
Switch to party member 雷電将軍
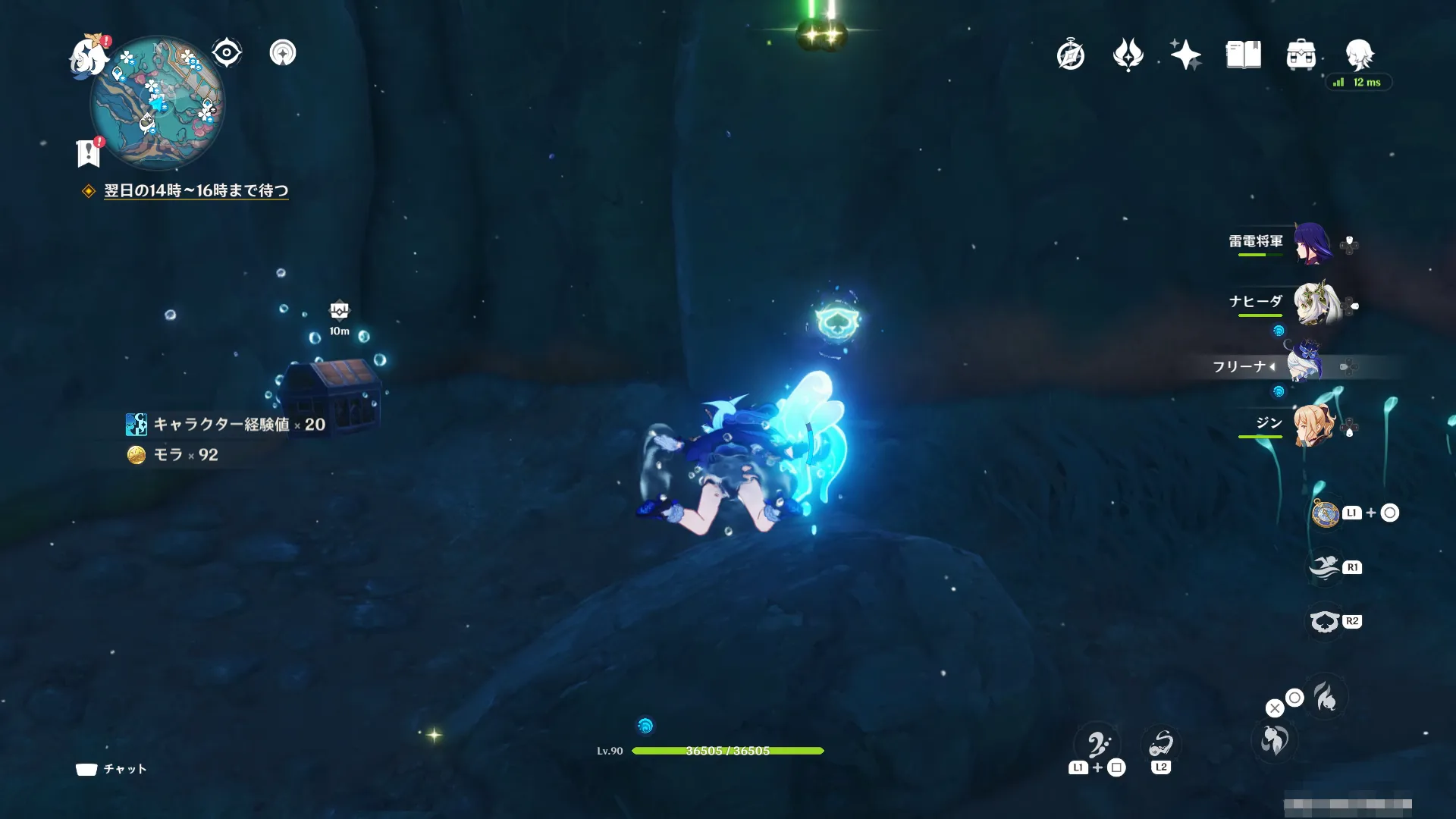click(1312, 243)
